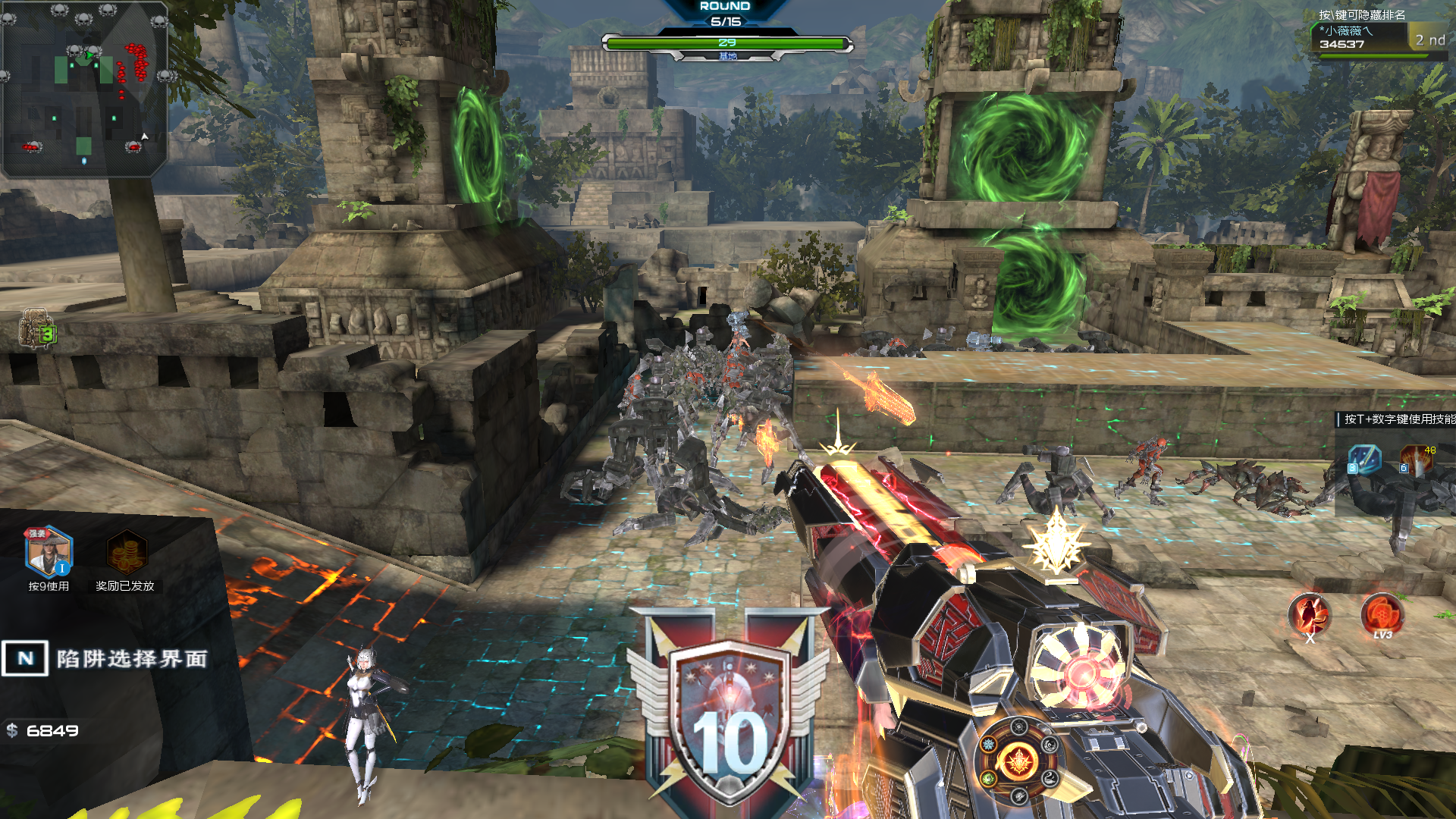Click the minimap in the corner
The width and height of the screenshot is (1456, 819).
[x=84, y=89]
